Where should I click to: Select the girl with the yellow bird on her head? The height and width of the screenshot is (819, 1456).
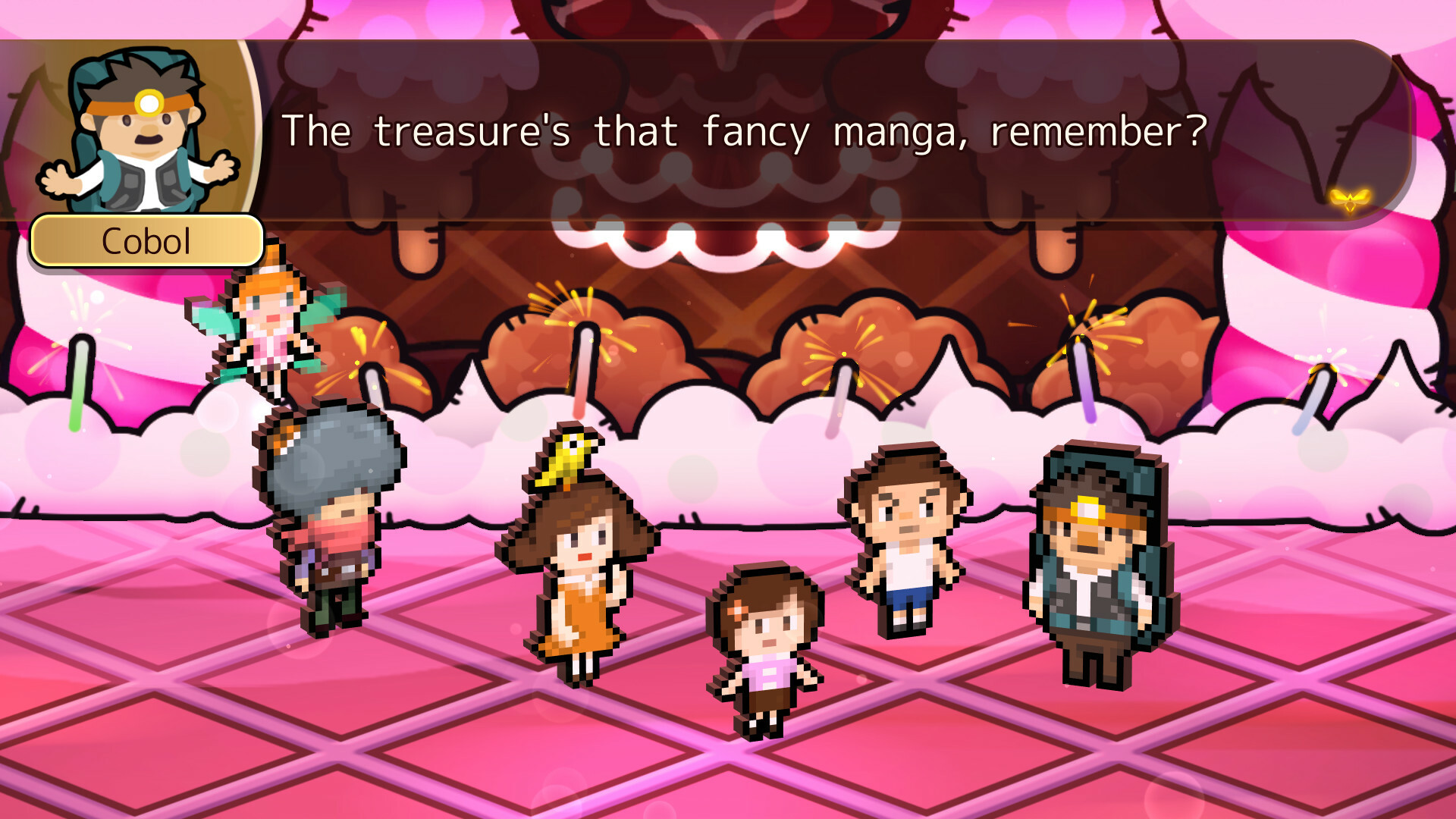coord(580,576)
